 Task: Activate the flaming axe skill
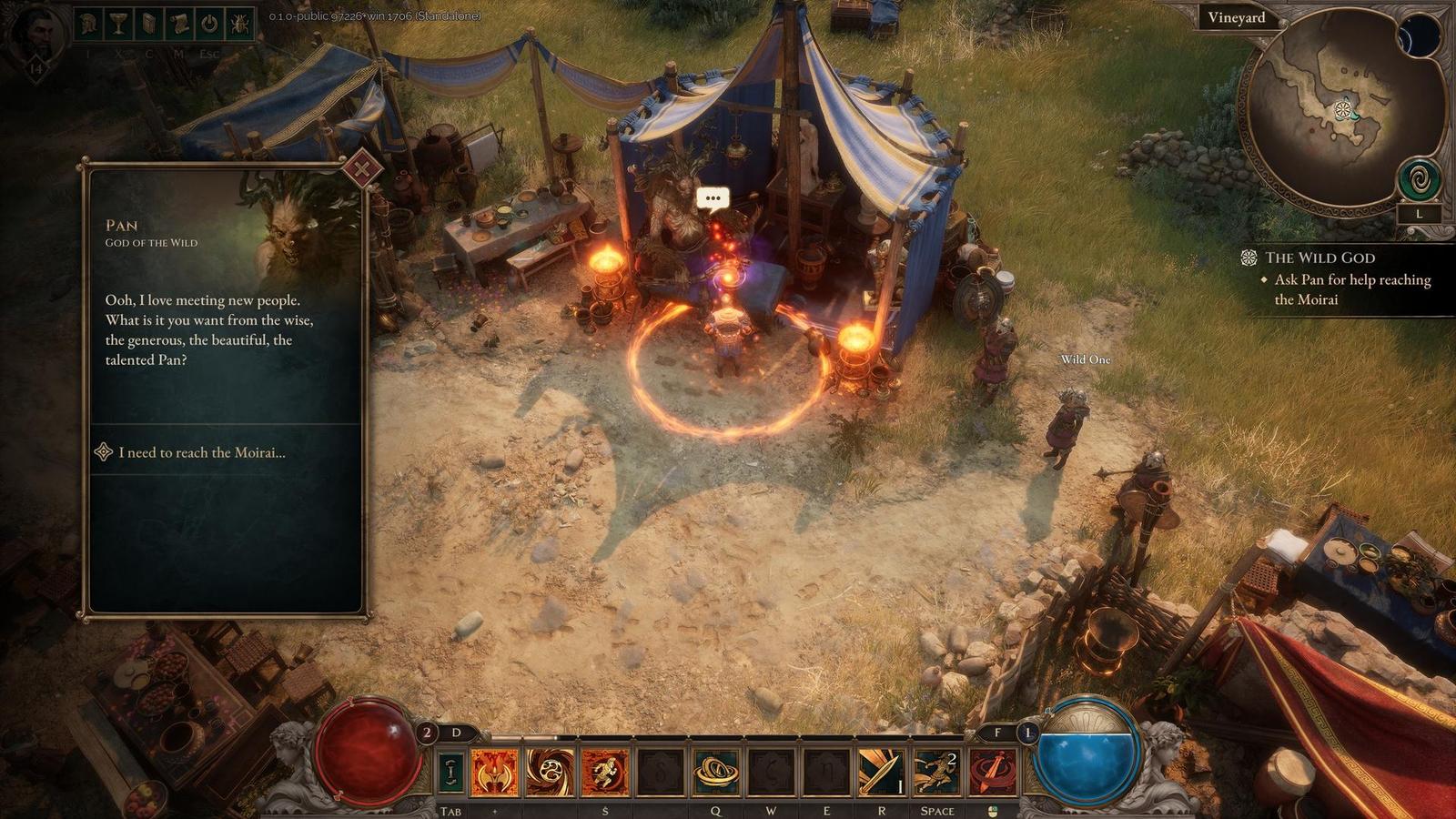coord(495,772)
